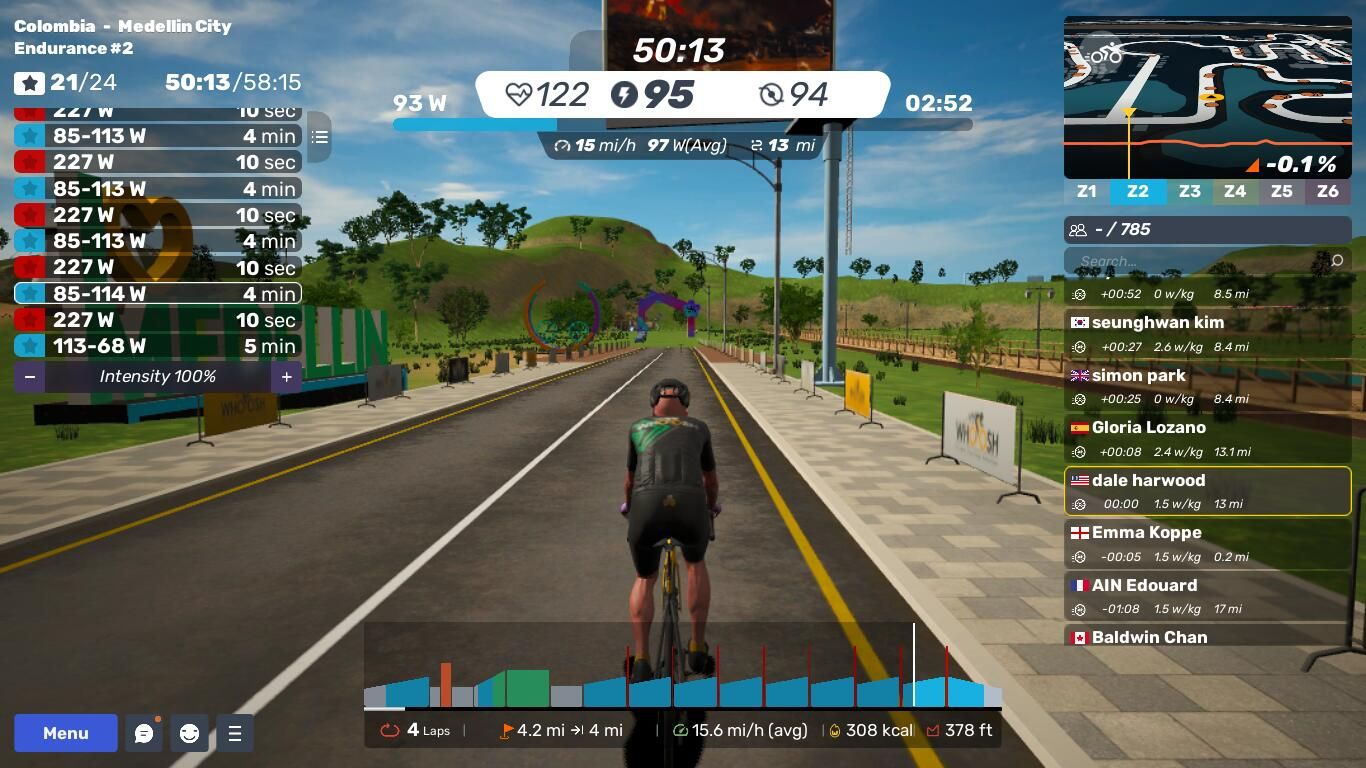Click the minimap route view

pos(1207,95)
